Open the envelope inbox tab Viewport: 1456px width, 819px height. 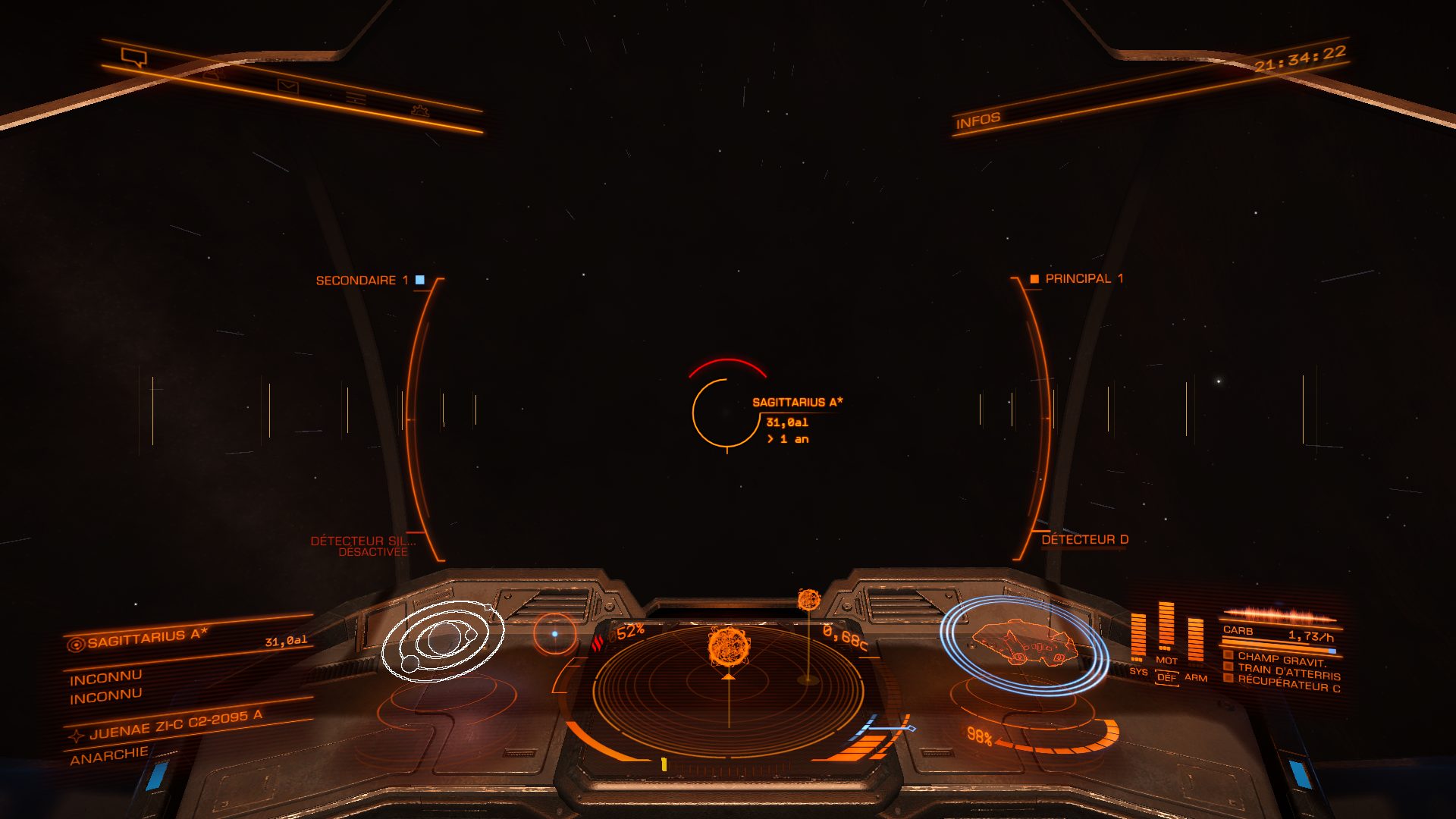[x=287, y=87]
